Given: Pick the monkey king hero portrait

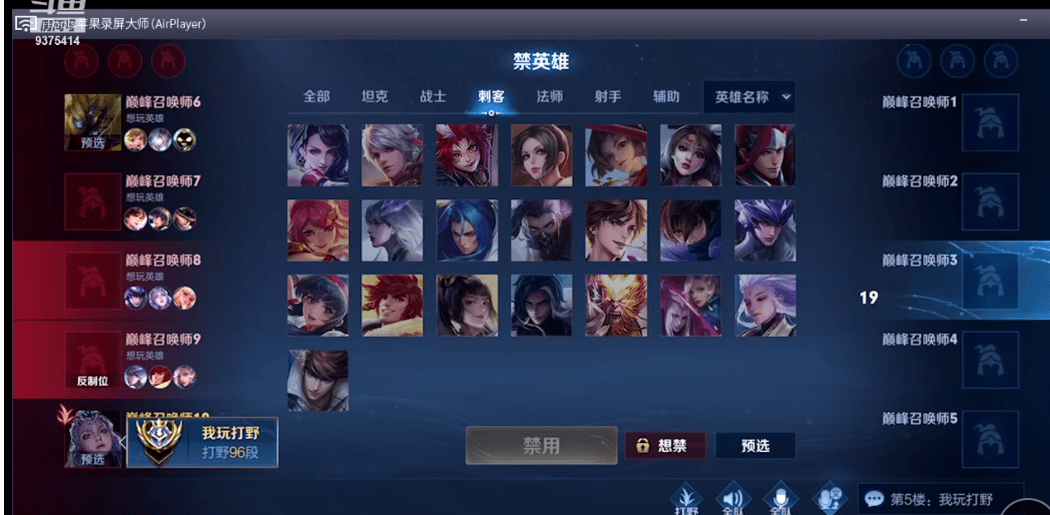Looking at the screenshot, I should (x=616, y=305).
